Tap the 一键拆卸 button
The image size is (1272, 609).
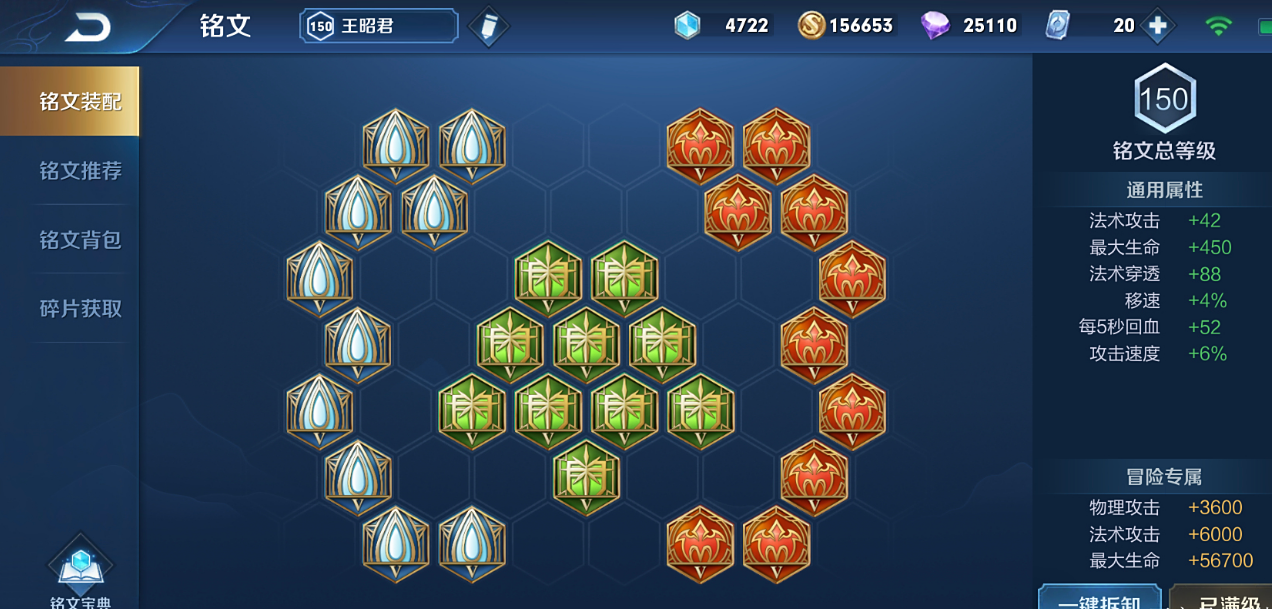[x=1099, y=599]
